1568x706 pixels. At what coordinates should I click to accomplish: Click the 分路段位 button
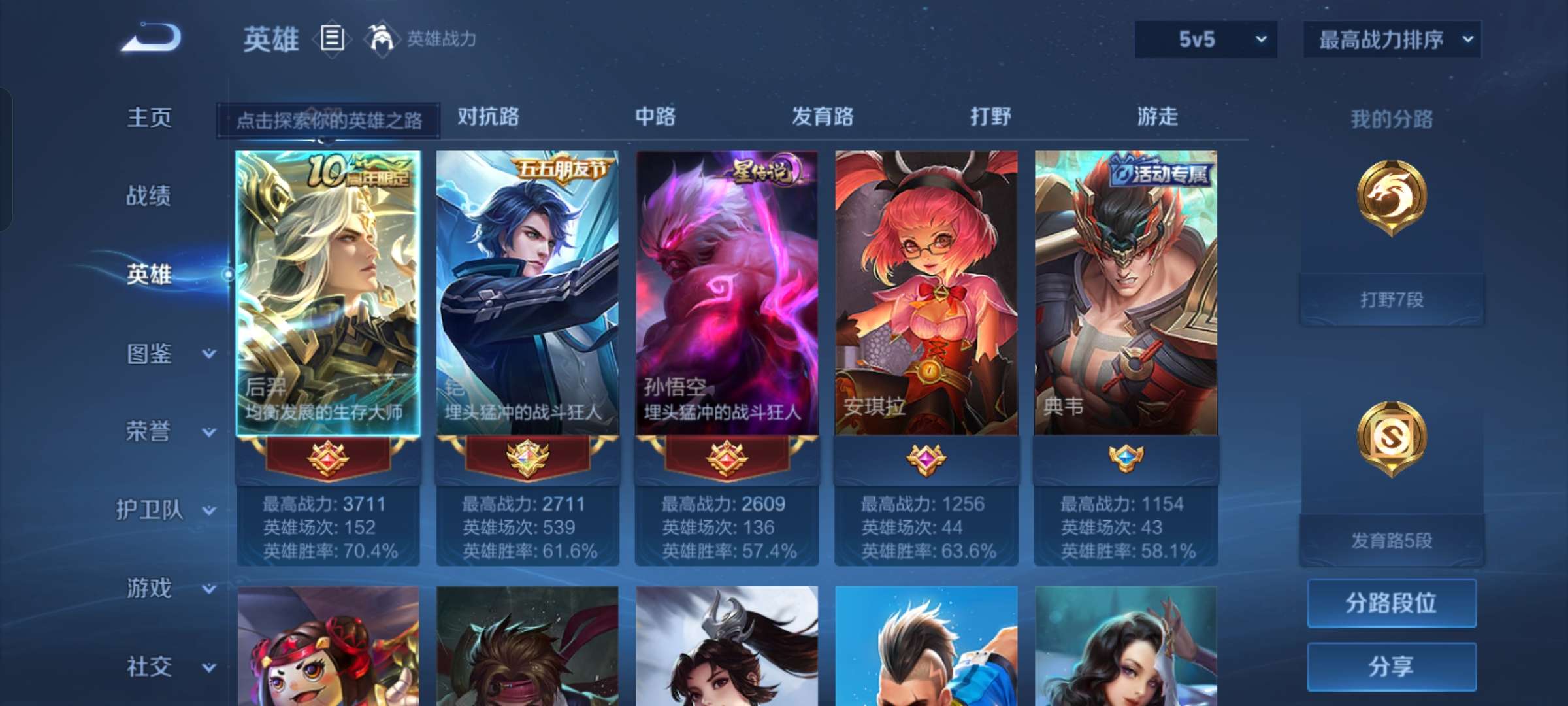[x=1392, y=605]
